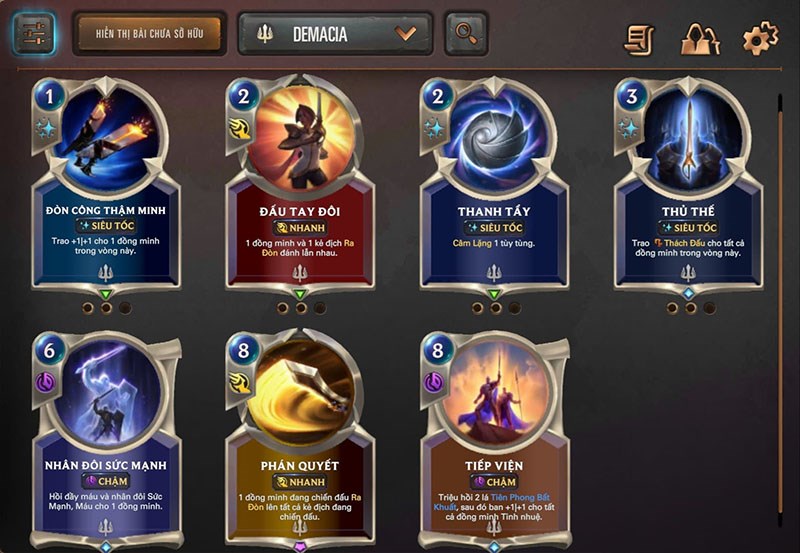This screenshot has width=800, height=553.
Task: Select the Đòn Công Thậm Minh card
Action: (x=105, y=190)
